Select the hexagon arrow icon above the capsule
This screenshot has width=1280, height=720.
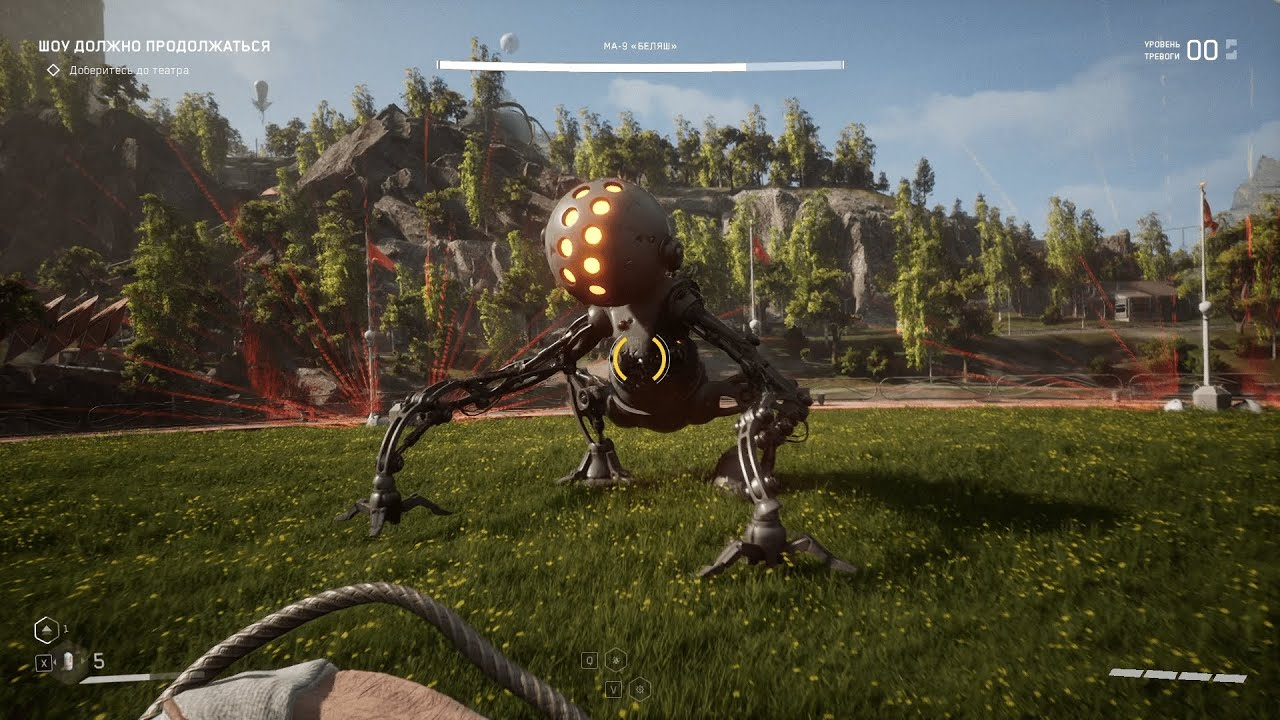tap(45, 630)
